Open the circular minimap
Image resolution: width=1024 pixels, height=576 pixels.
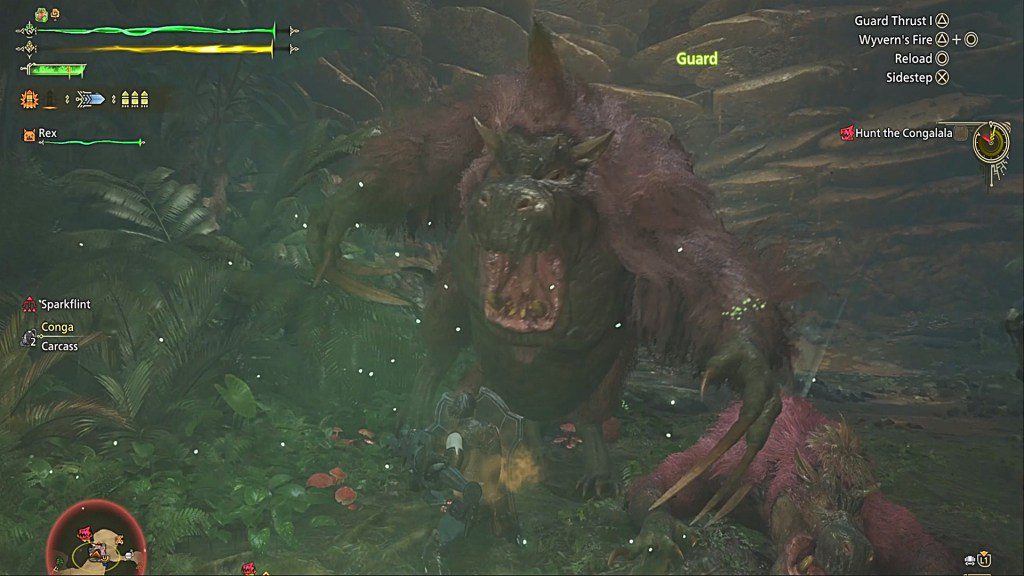click(95, 539)
